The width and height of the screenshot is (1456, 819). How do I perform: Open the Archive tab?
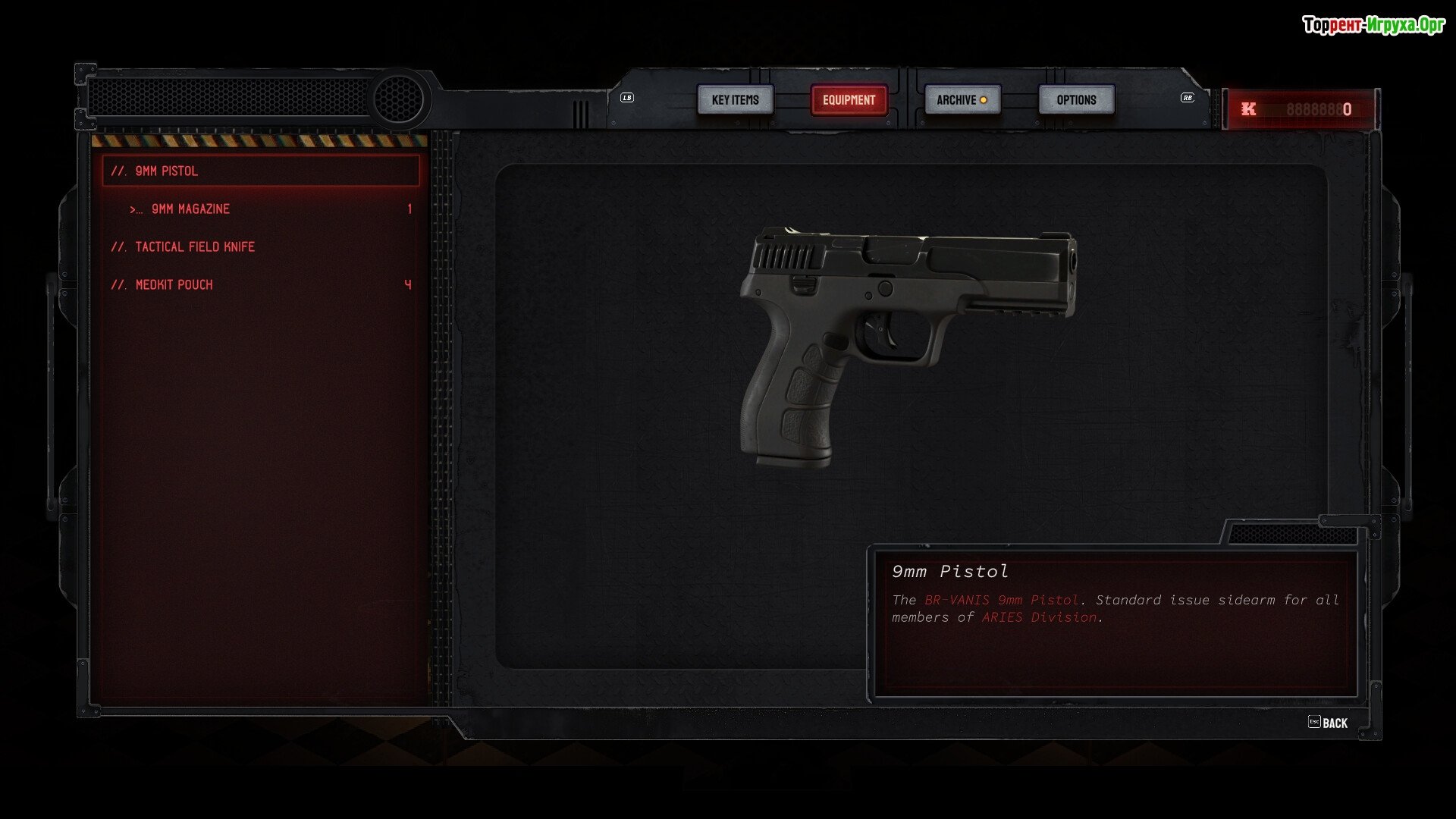(x=962, y=100)
